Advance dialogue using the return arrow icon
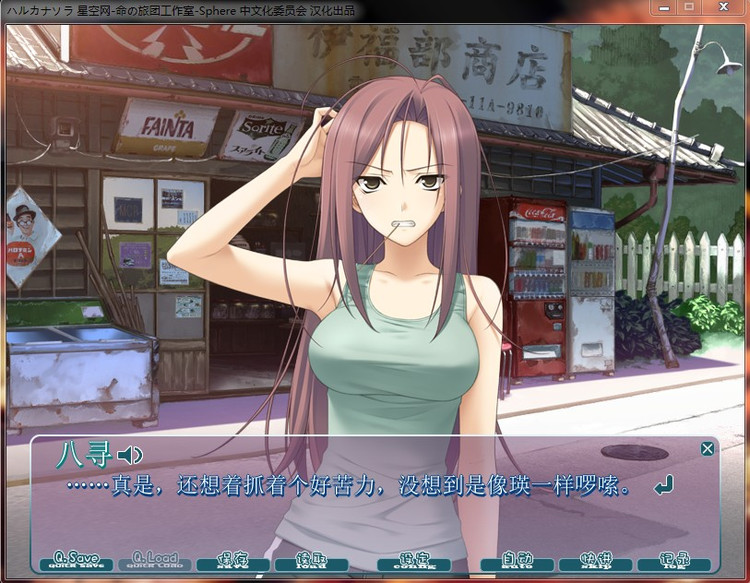This screenshot has width=750, height=583. [662, 487]
